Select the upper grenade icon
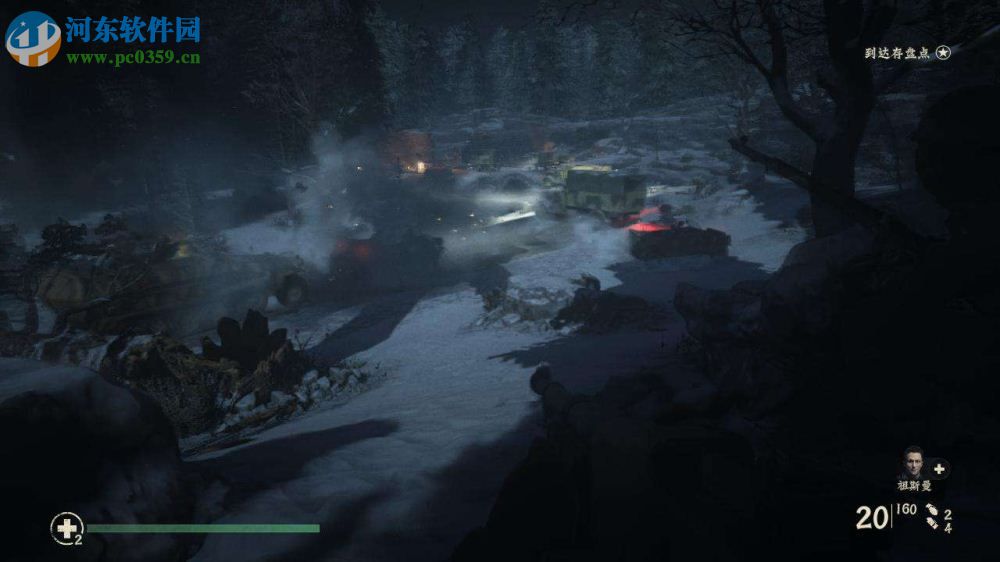Screen dimensions: 1000x562 tap(931, 510)
